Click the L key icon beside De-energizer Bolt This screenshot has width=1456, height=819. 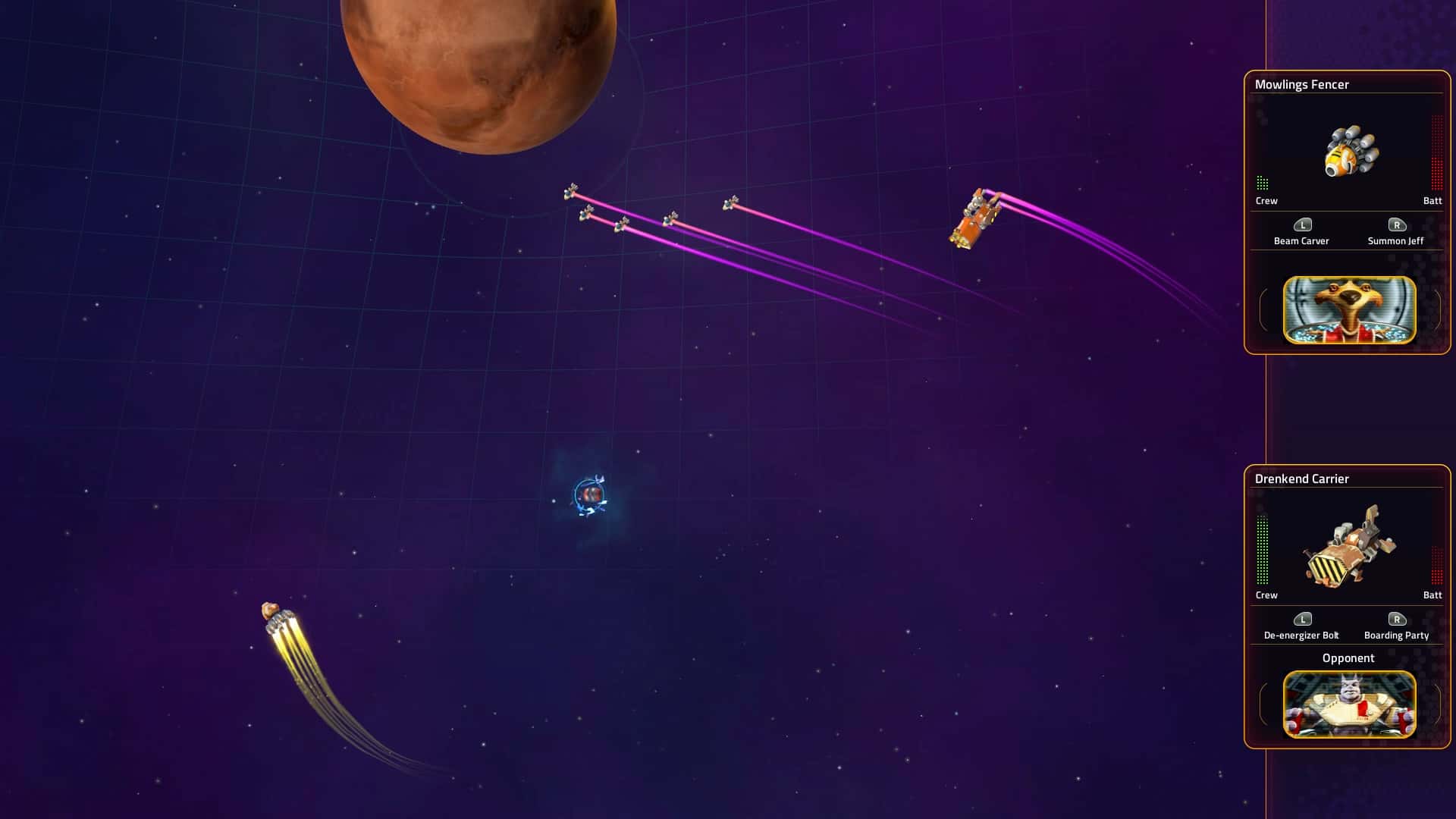point(1304,619)
